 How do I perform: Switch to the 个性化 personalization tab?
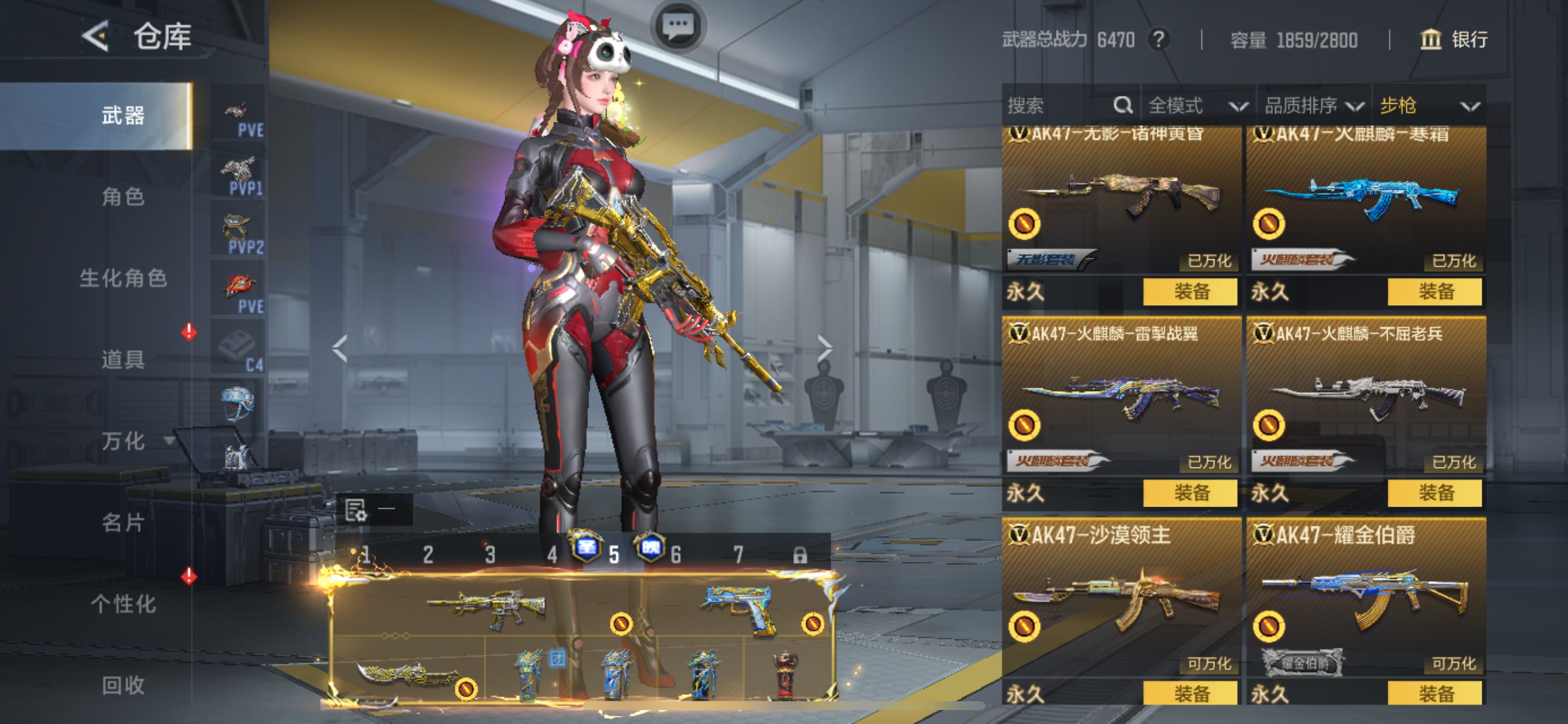coord(123,604)
